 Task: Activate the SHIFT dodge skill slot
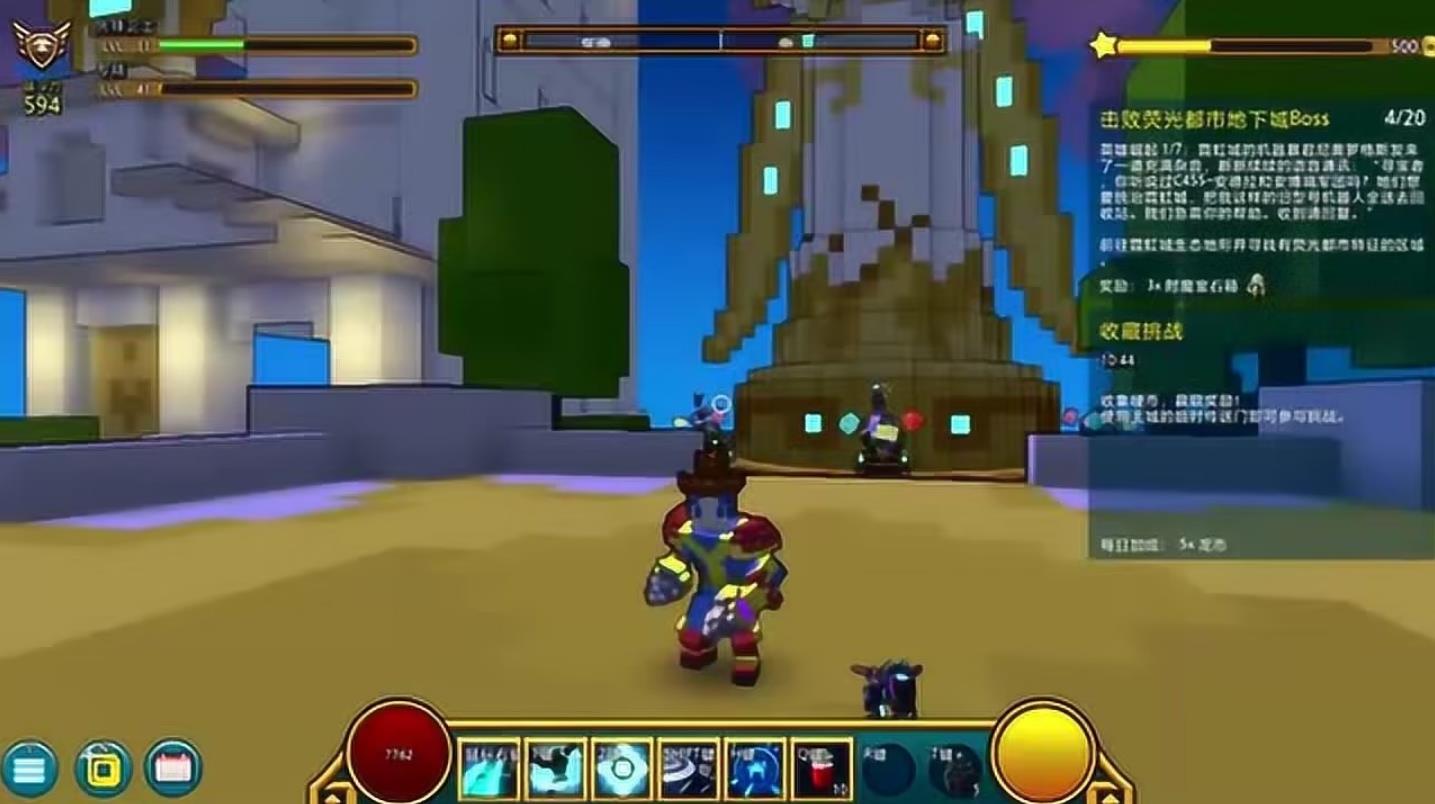[689, 770]
